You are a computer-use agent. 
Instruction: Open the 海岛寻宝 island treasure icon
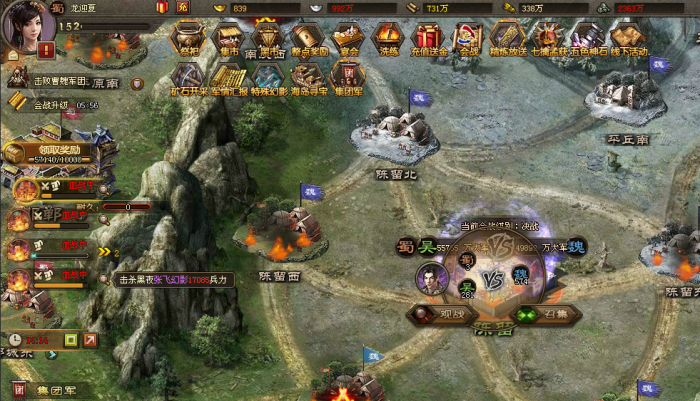(308, 77)
